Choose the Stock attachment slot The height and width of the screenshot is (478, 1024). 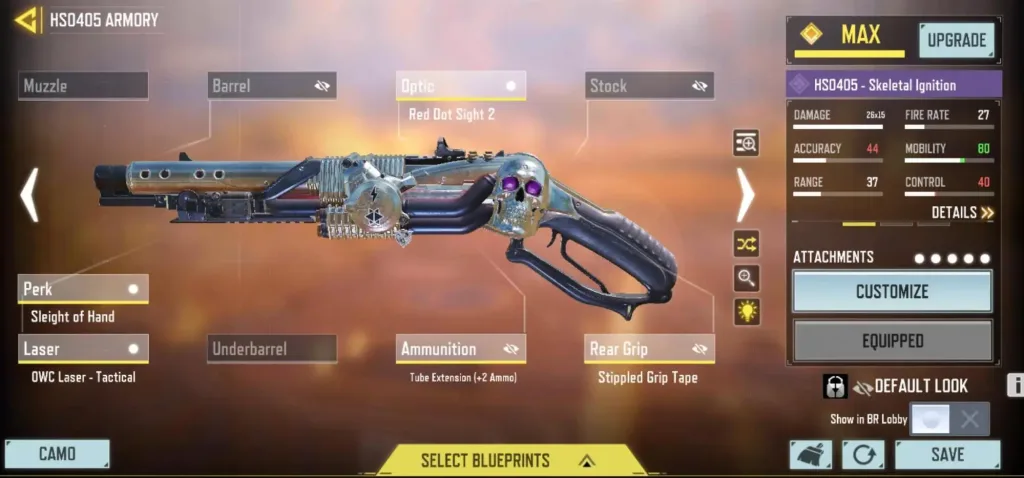(649, 86)
